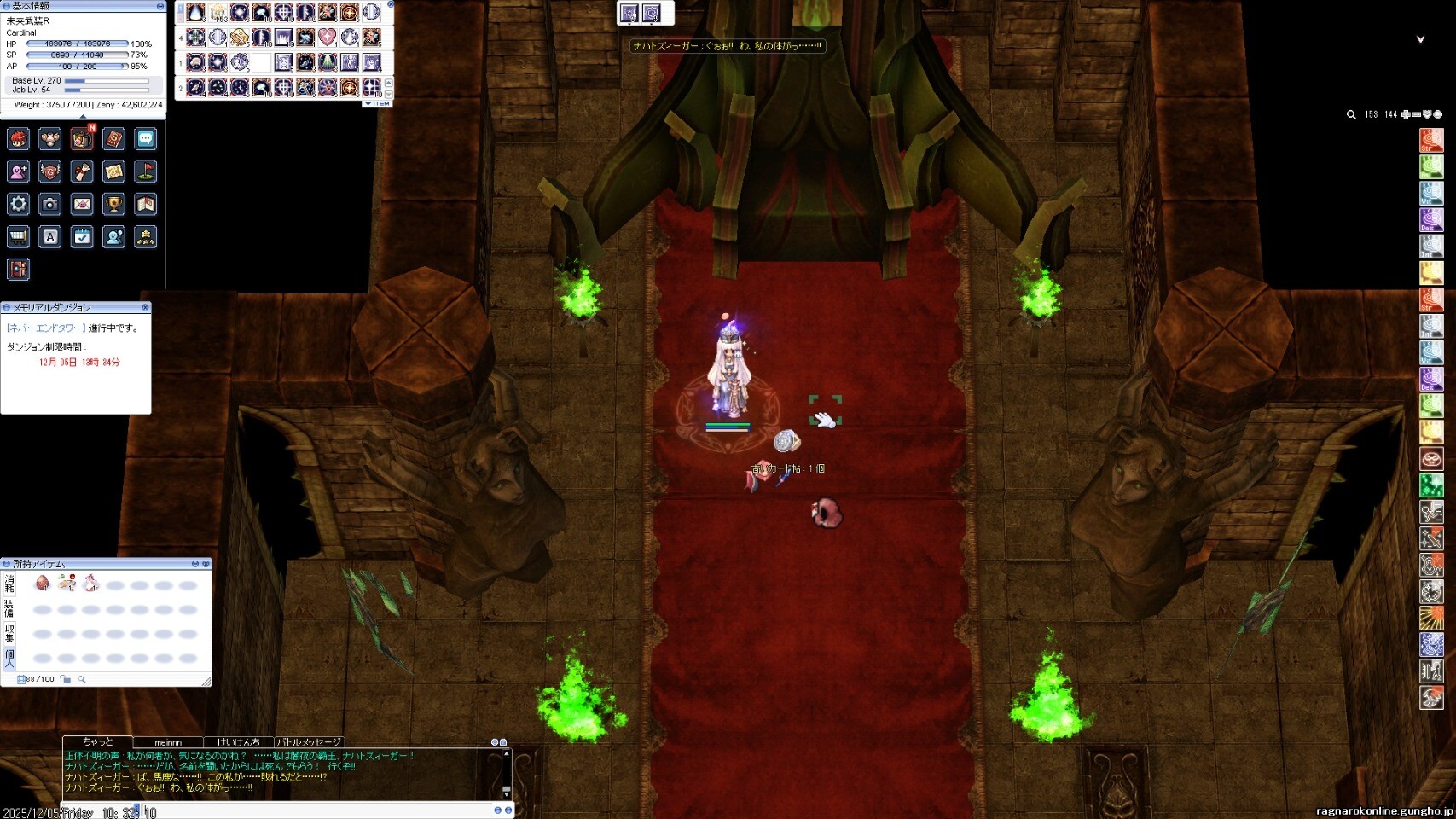This screenshot has width=1456, height=819.
Task: Open the settings gear menu icon
Action: (18, 204)
